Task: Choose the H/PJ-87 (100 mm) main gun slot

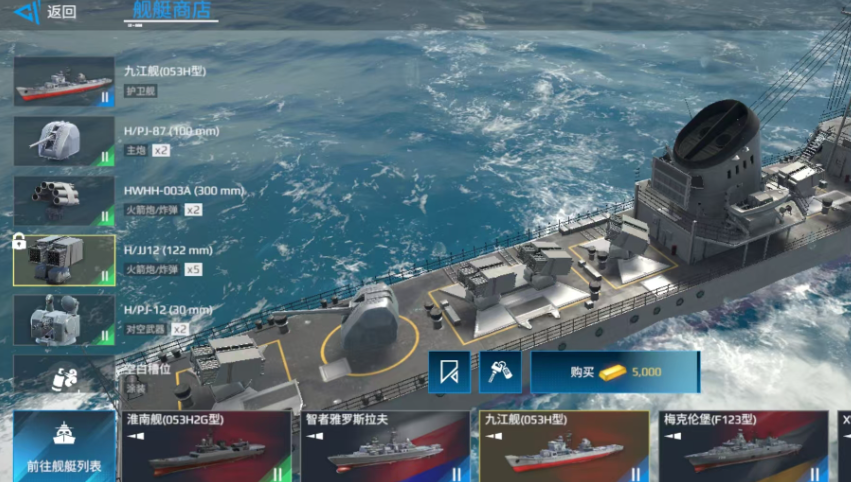Action: (x=64, y=141)
